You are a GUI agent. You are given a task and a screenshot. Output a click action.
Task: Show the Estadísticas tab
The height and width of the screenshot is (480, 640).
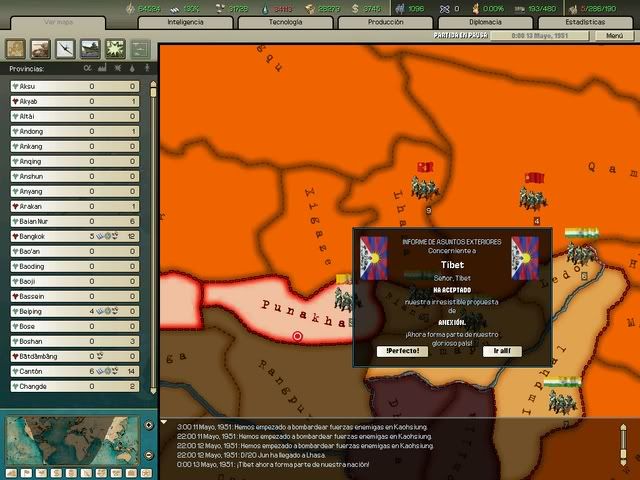584,21
